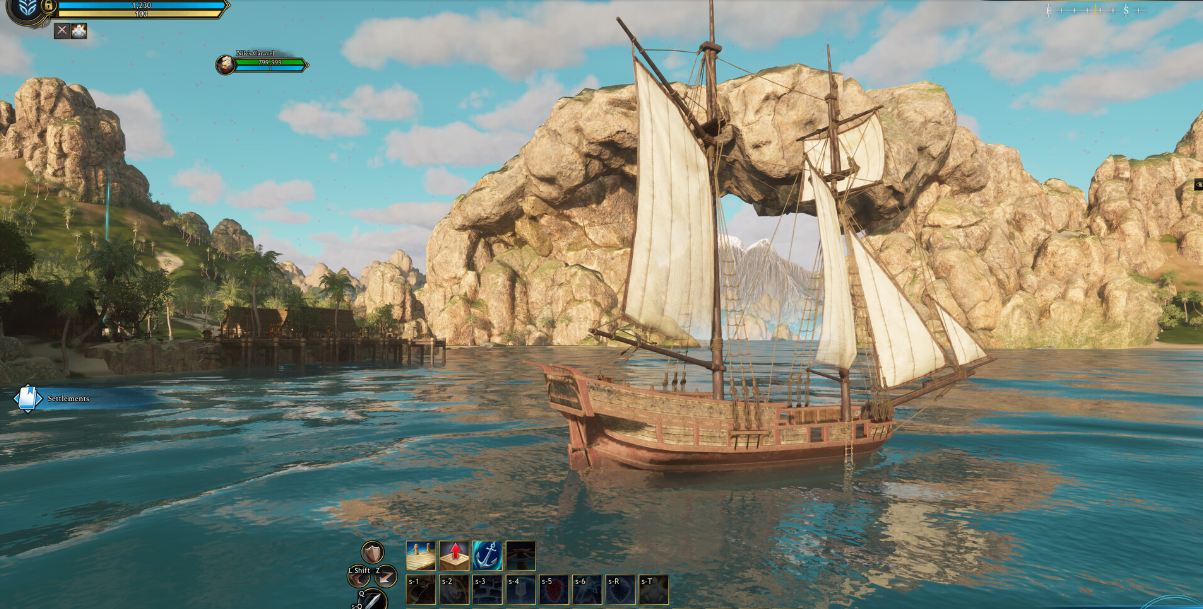This screenshot has width=1203, height=609.
Task: Use the red heart skill in slot s-5
Action: point(554,589)
